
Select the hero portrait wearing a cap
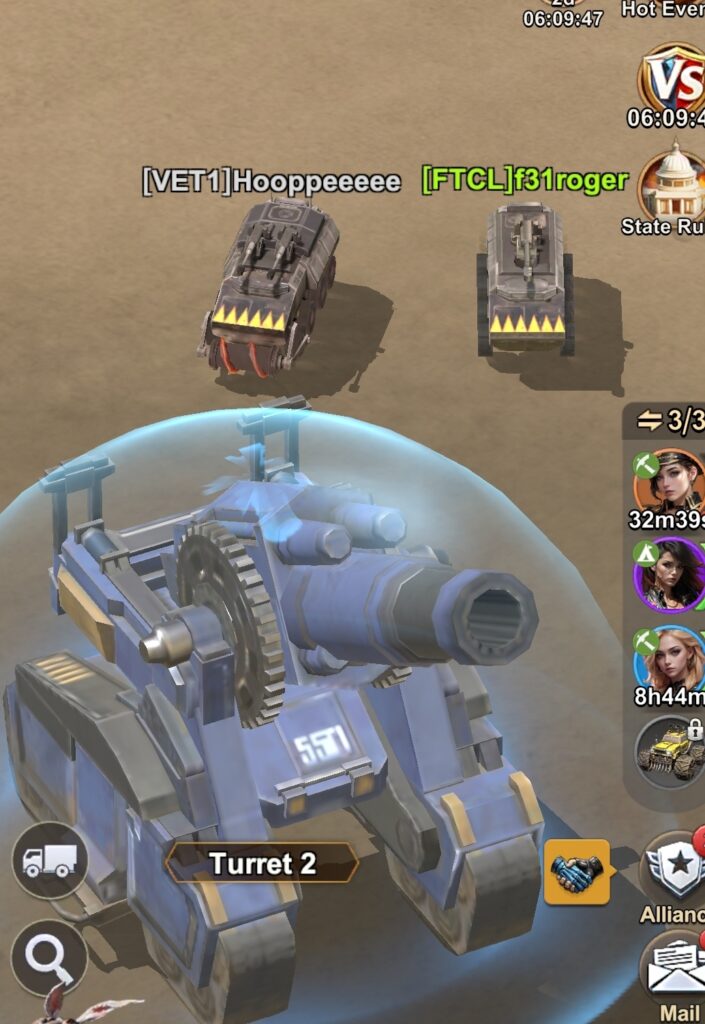pos(669,480)
